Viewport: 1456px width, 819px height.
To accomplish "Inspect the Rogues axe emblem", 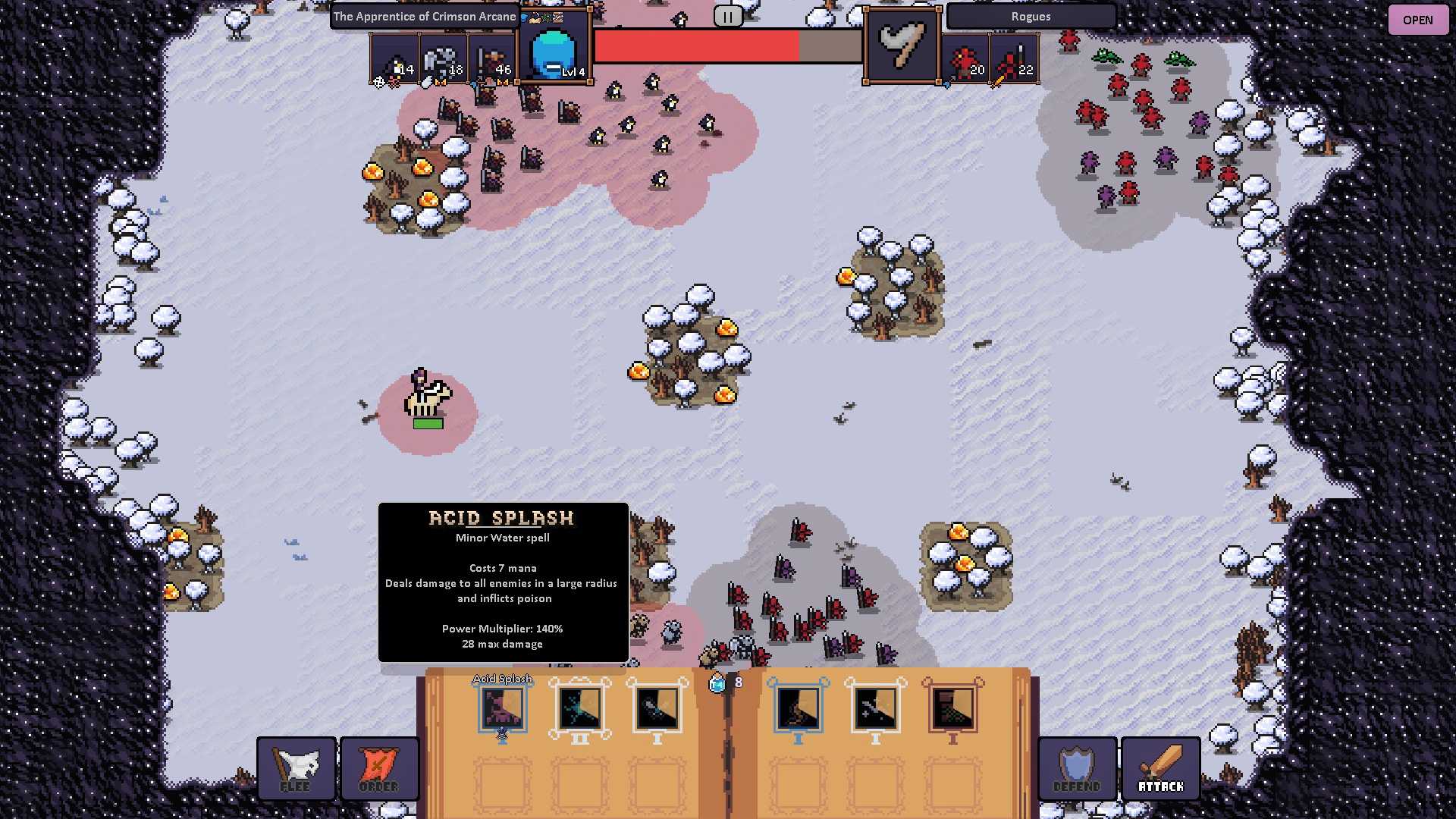I will pos(902,45).
